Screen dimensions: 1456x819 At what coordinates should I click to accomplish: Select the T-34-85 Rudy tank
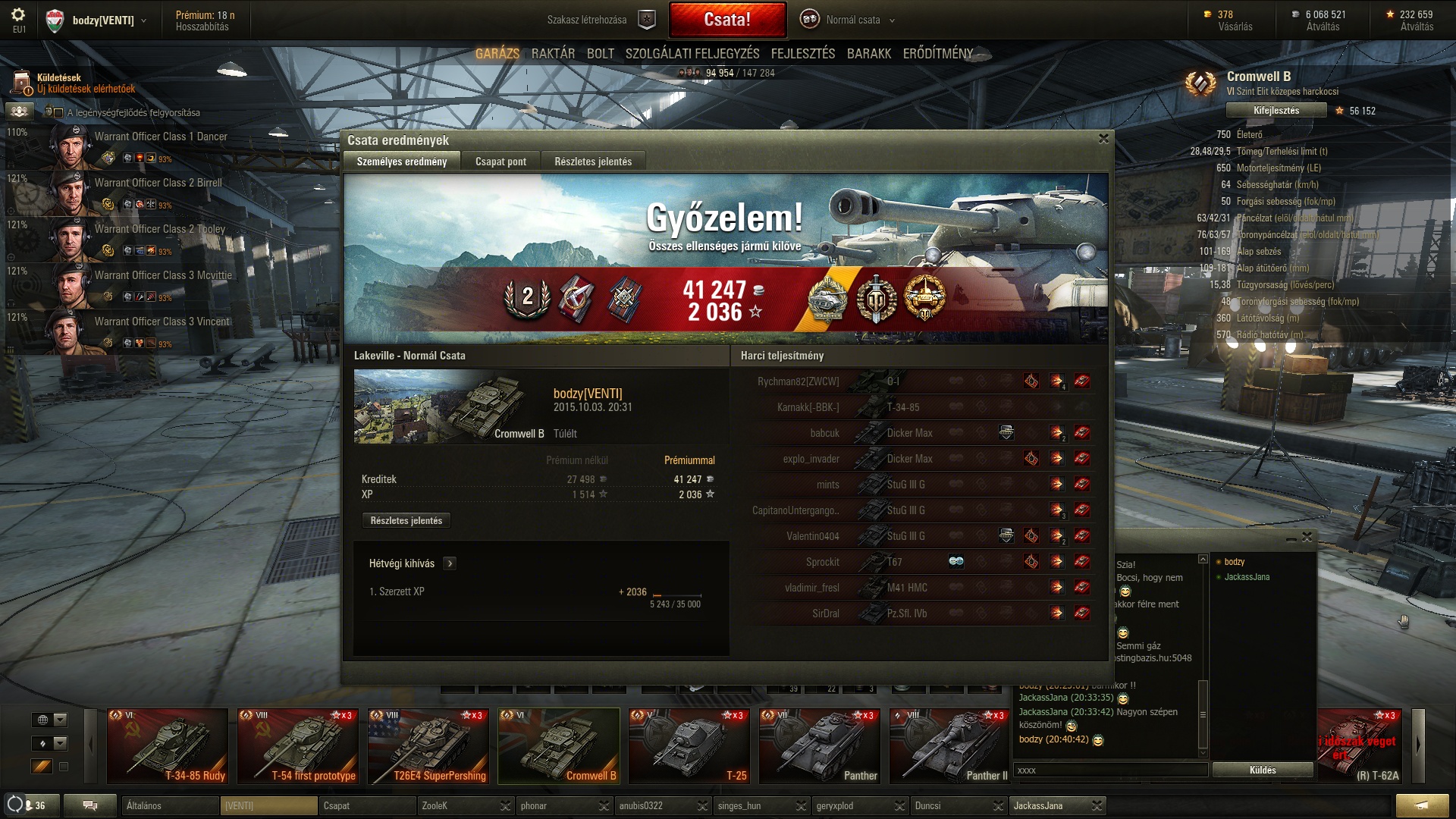coord(168,745)
